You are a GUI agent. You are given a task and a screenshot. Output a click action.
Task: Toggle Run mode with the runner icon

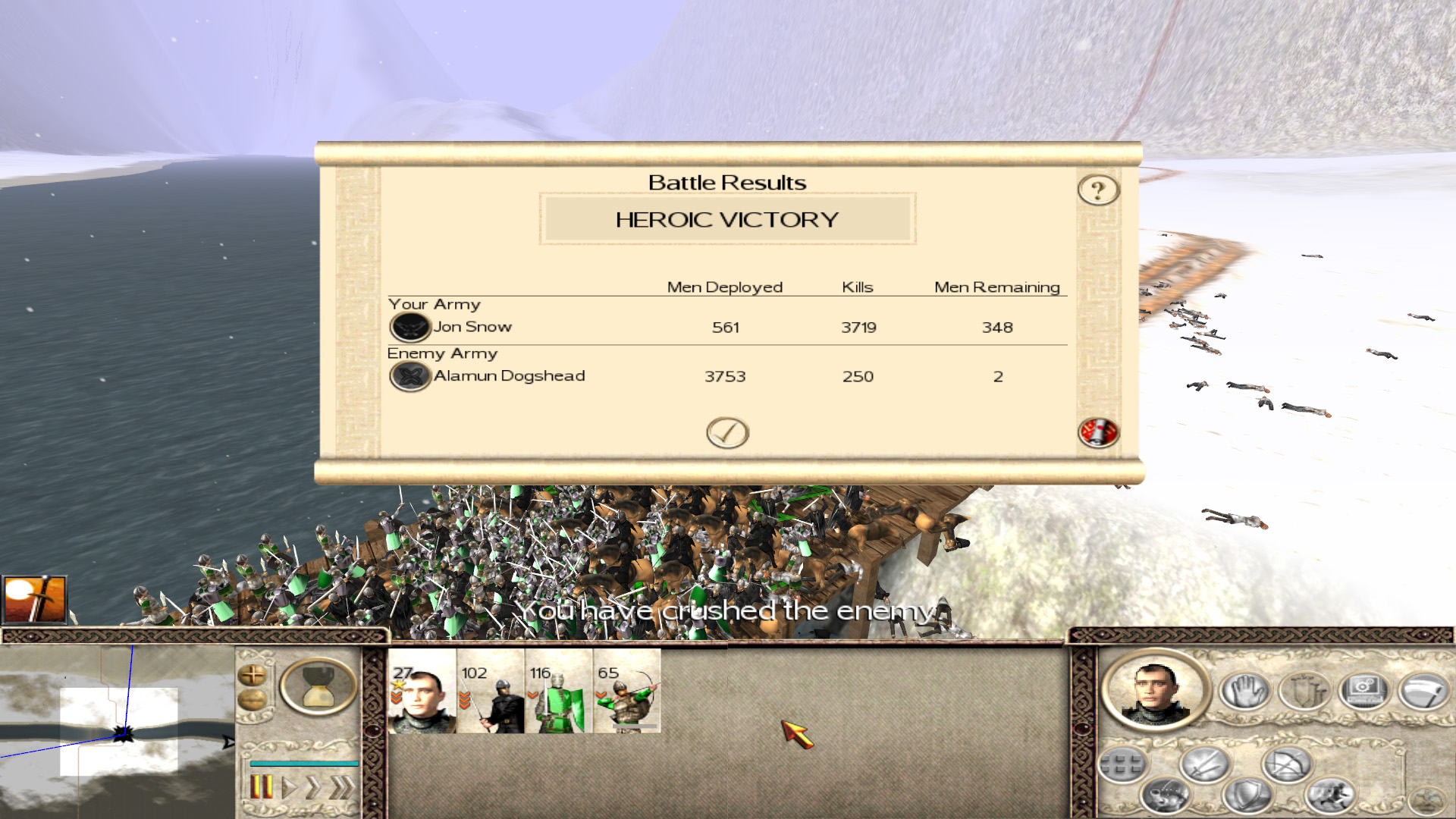[x=1331, y=796]
